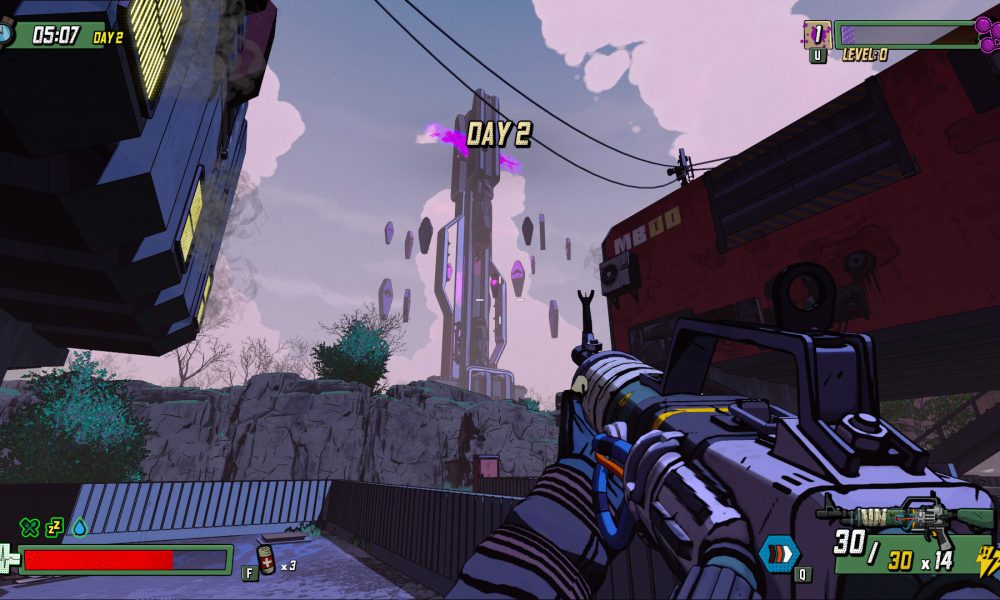The height and width of the screenshot is (600, 1000).
Task: Click the hunger status icon
Action: [30, 527]
